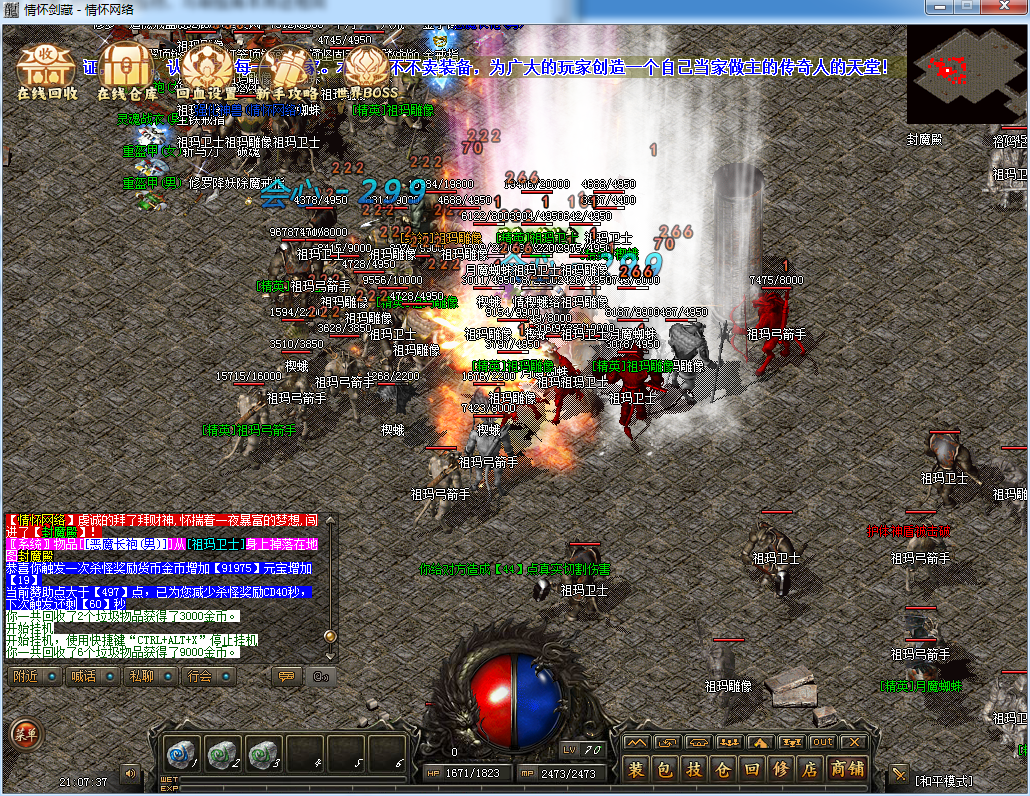The height and width of the screenshot is (796, 1030).
Task: Open the 装 equipment panel
Action: [x=637, y=770]
